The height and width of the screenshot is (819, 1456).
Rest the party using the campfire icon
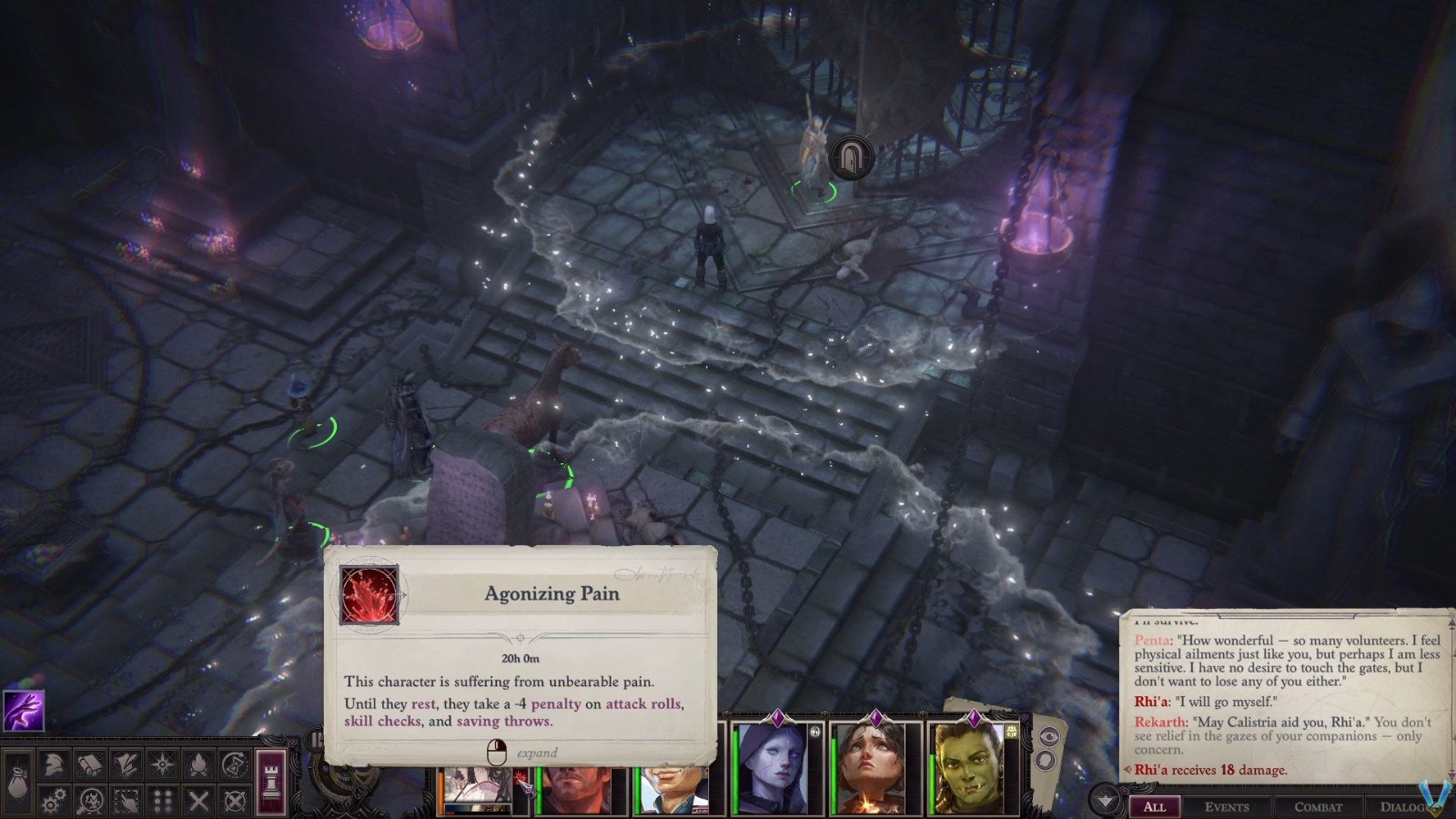(x=198, y=764)
